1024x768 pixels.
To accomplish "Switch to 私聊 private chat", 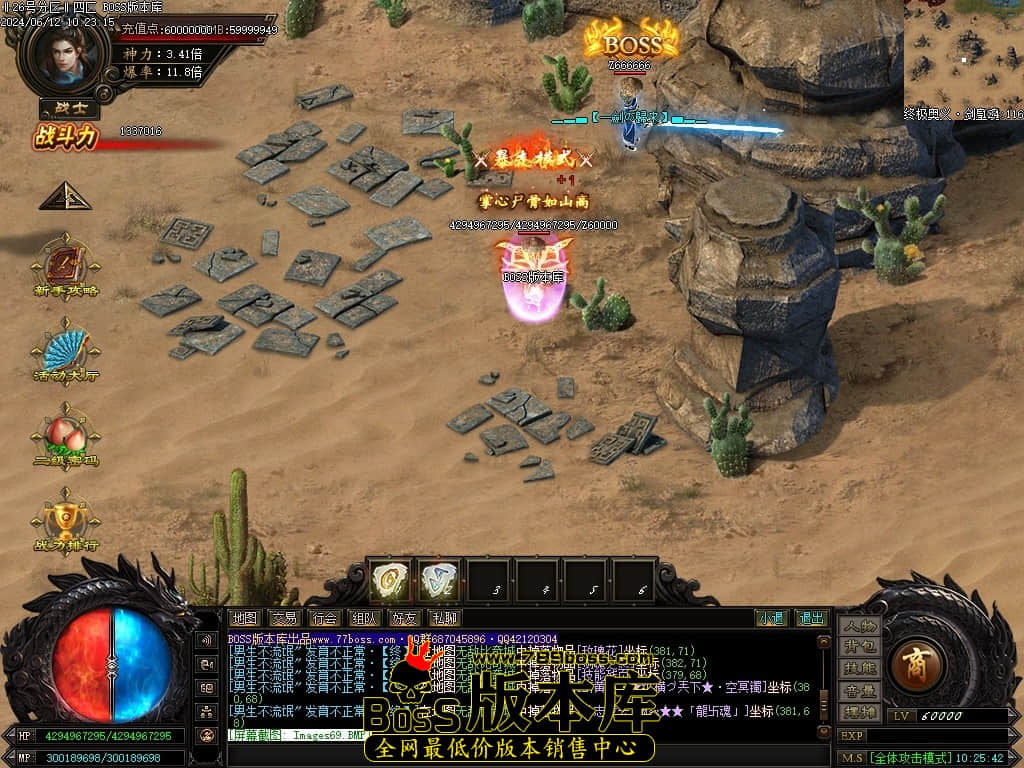I will pyautogui.click(x=444, y=619).
